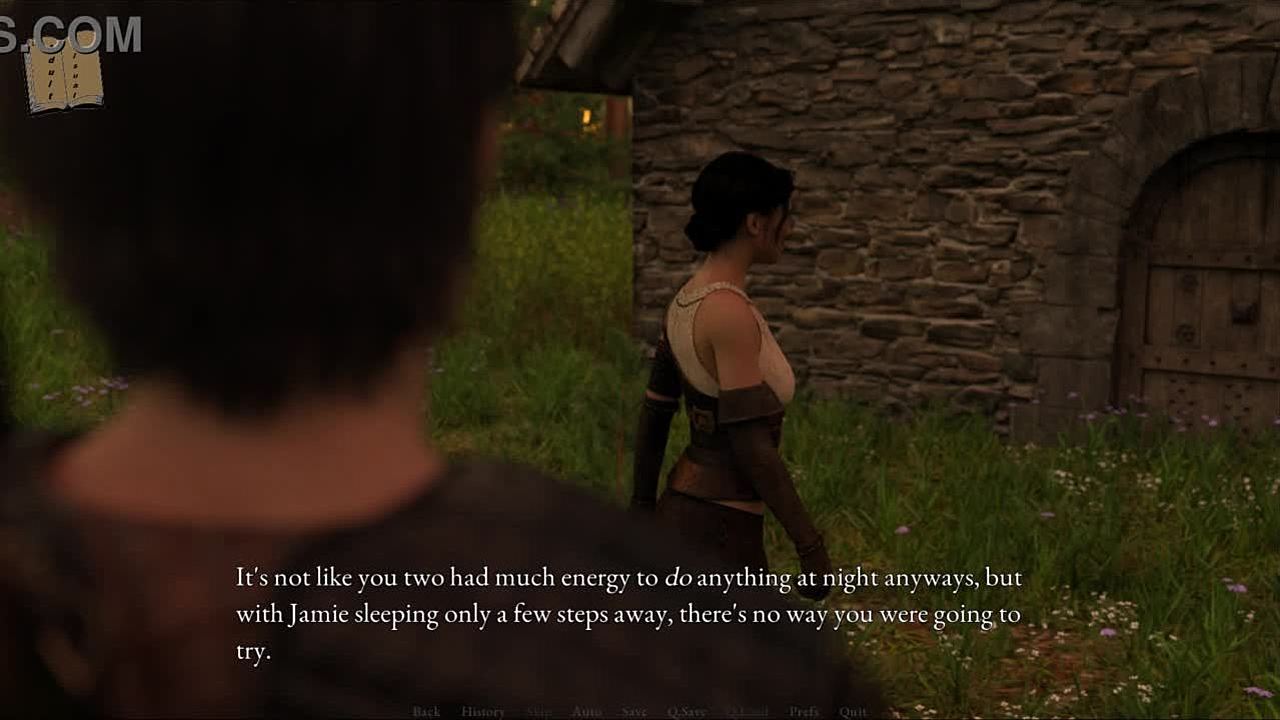Go back one line with Back

pyautogui.click(x=426, y=712)
